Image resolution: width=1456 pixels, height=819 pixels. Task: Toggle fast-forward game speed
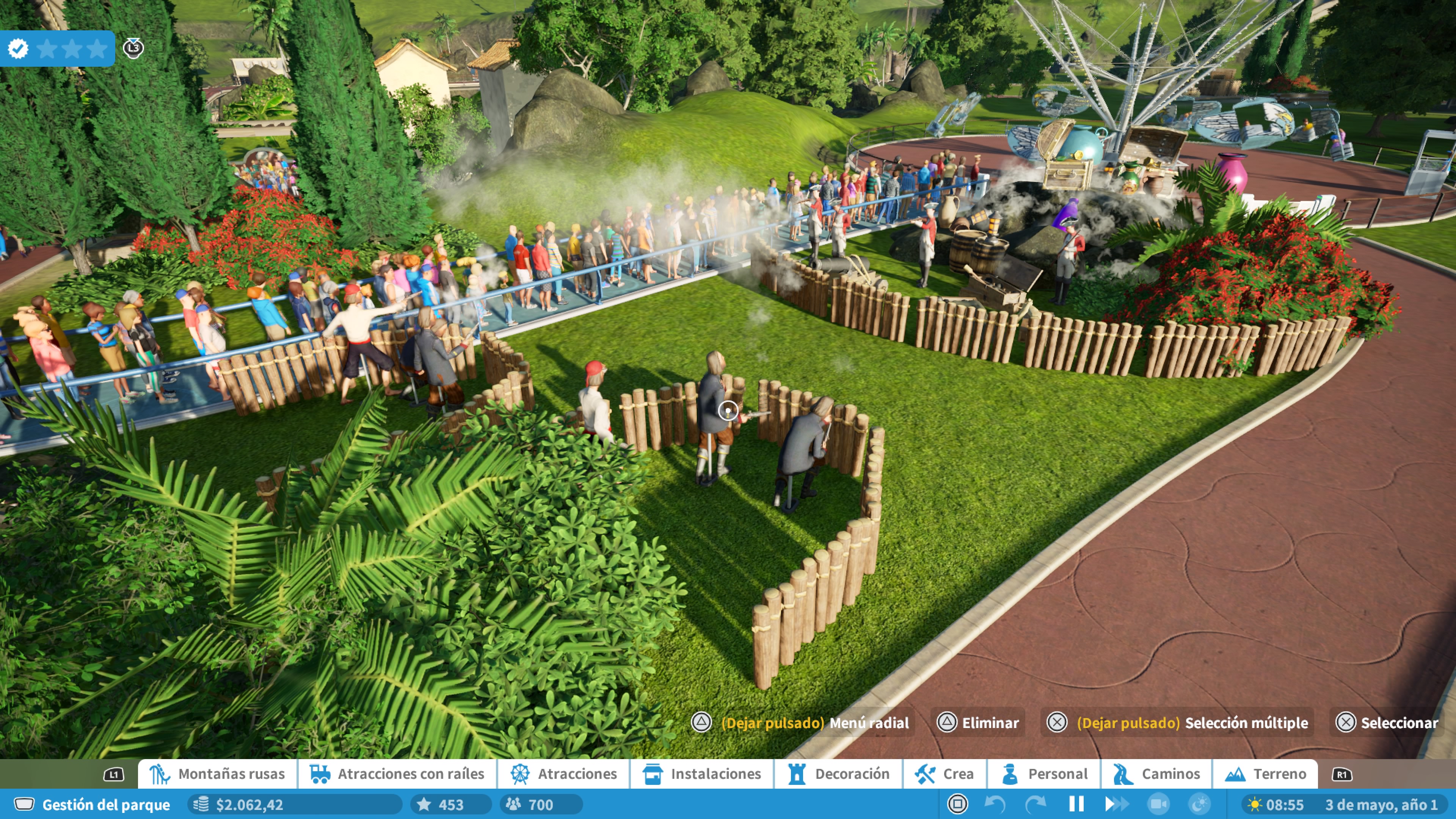[x=1116, y=804]
